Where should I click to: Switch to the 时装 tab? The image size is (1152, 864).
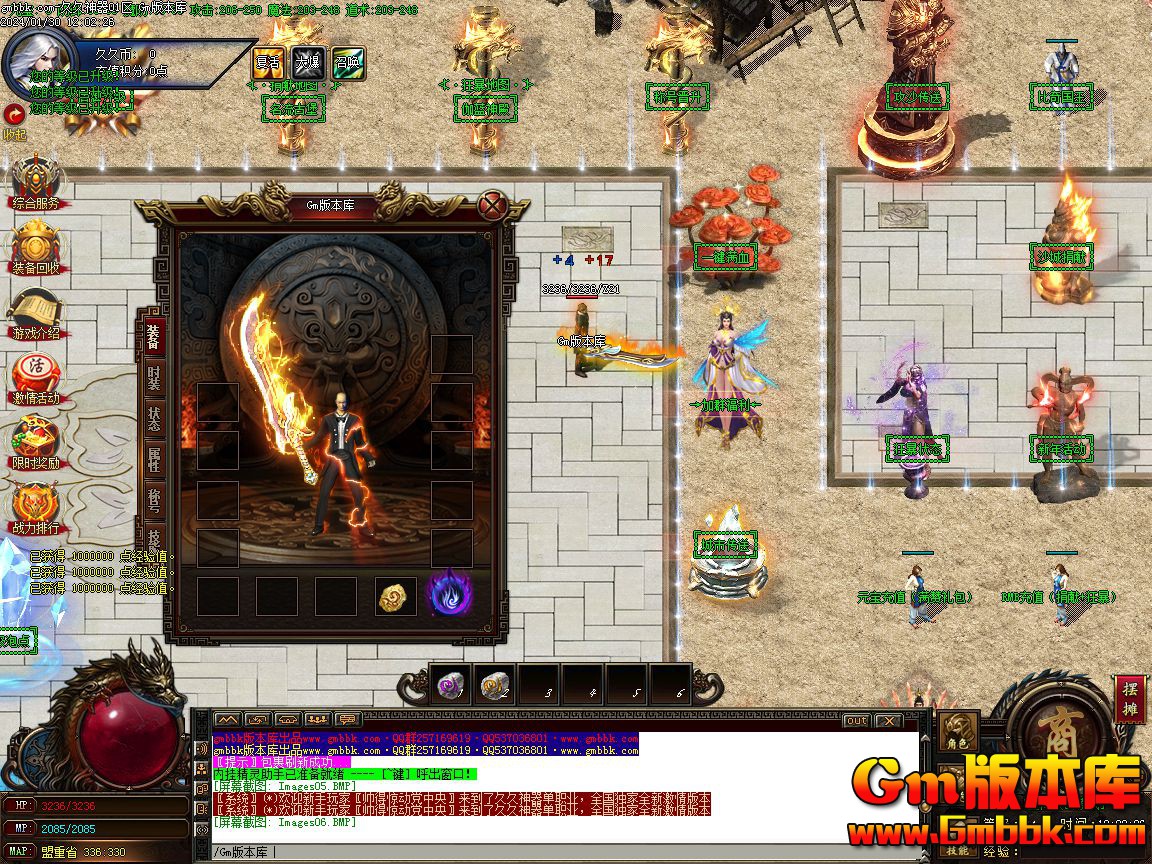154,379
